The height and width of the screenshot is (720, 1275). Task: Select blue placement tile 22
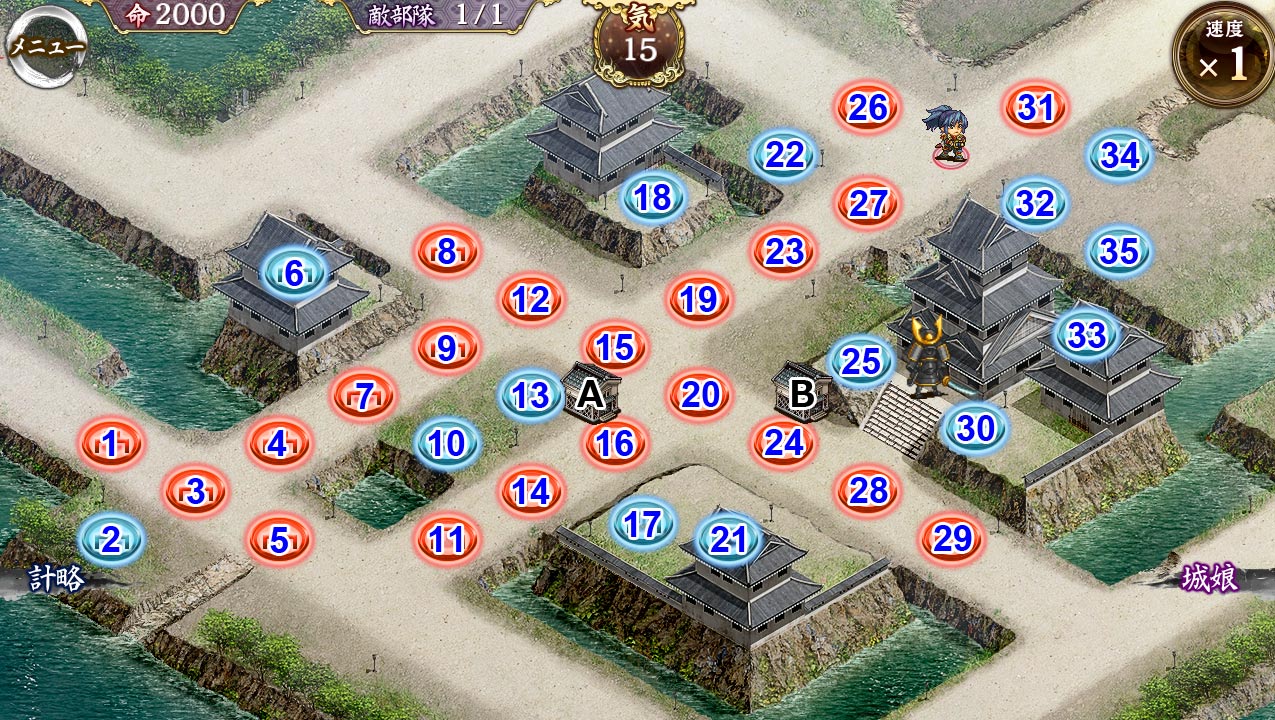(785, 154)
